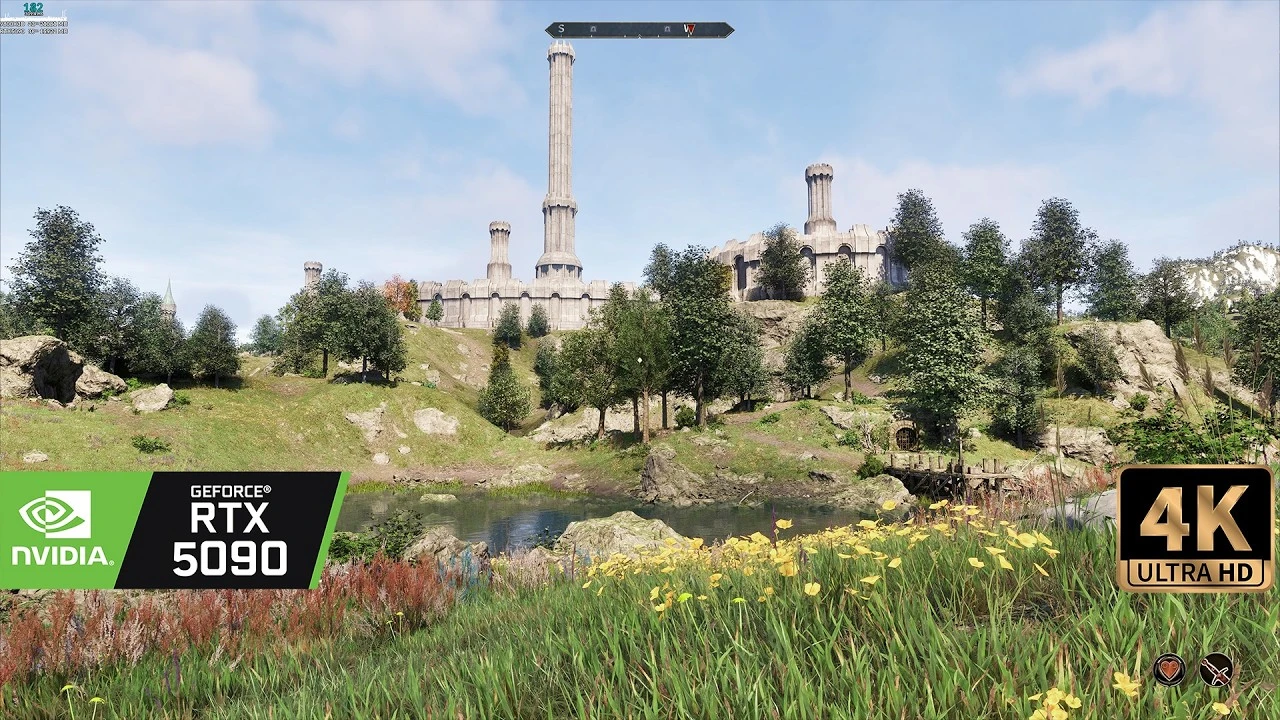Expand the compass bar at the top
This screenshot has width=1280, height=720.
point(639,29)
